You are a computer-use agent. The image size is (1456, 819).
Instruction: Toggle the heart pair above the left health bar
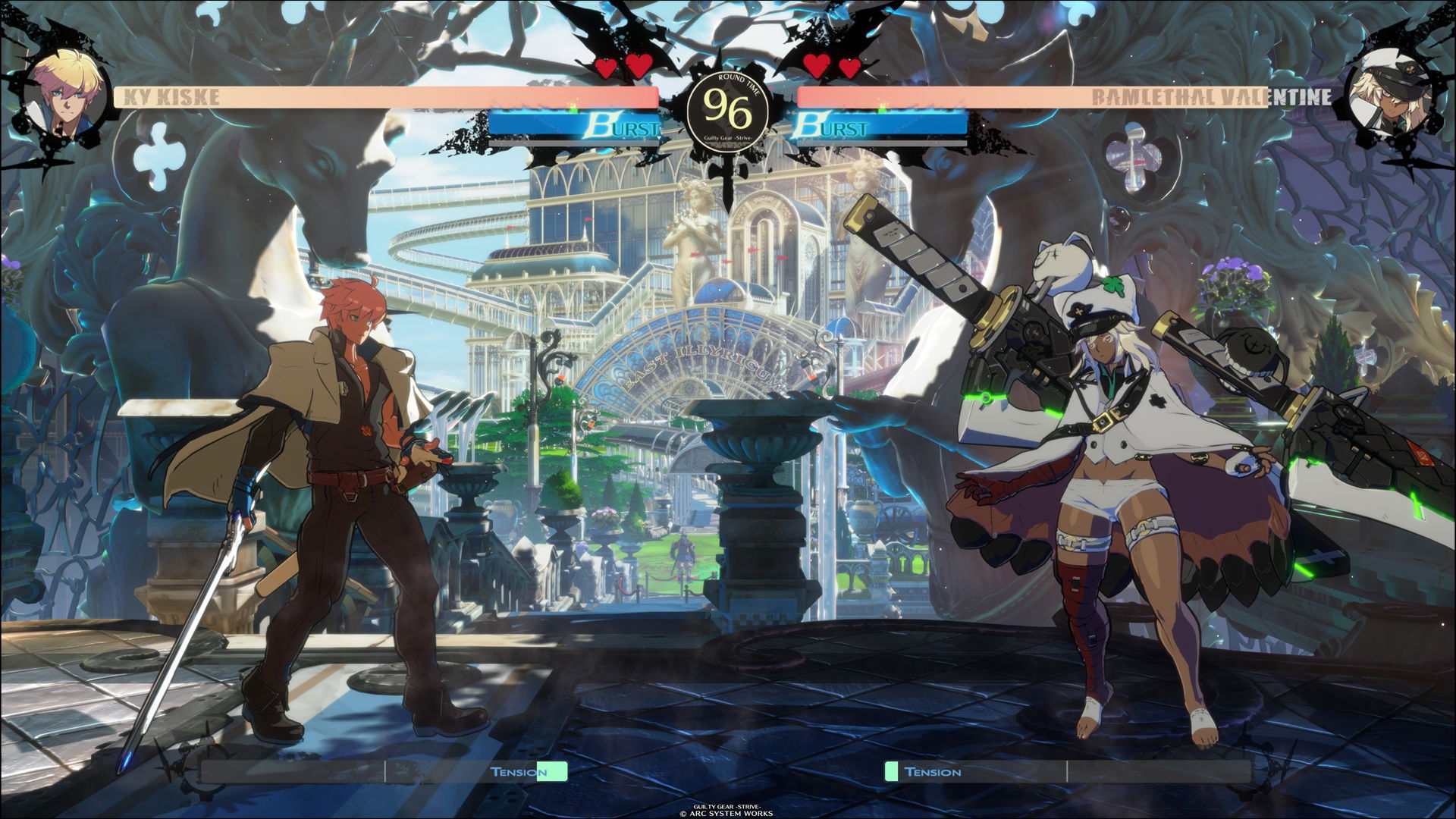click(622, 67)
